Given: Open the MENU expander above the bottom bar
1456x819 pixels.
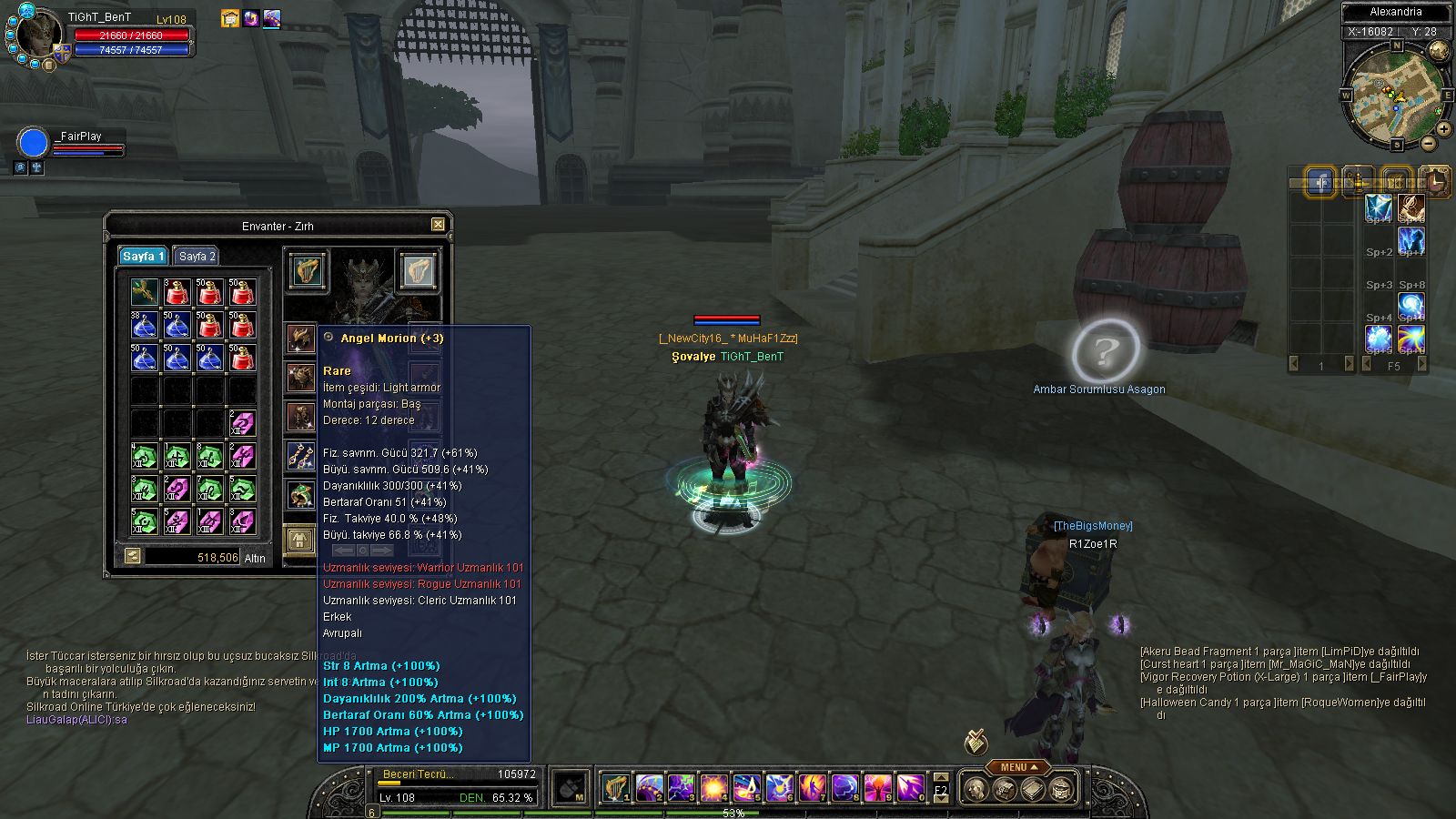Looking at the screenshot, I should (1018, 767).
